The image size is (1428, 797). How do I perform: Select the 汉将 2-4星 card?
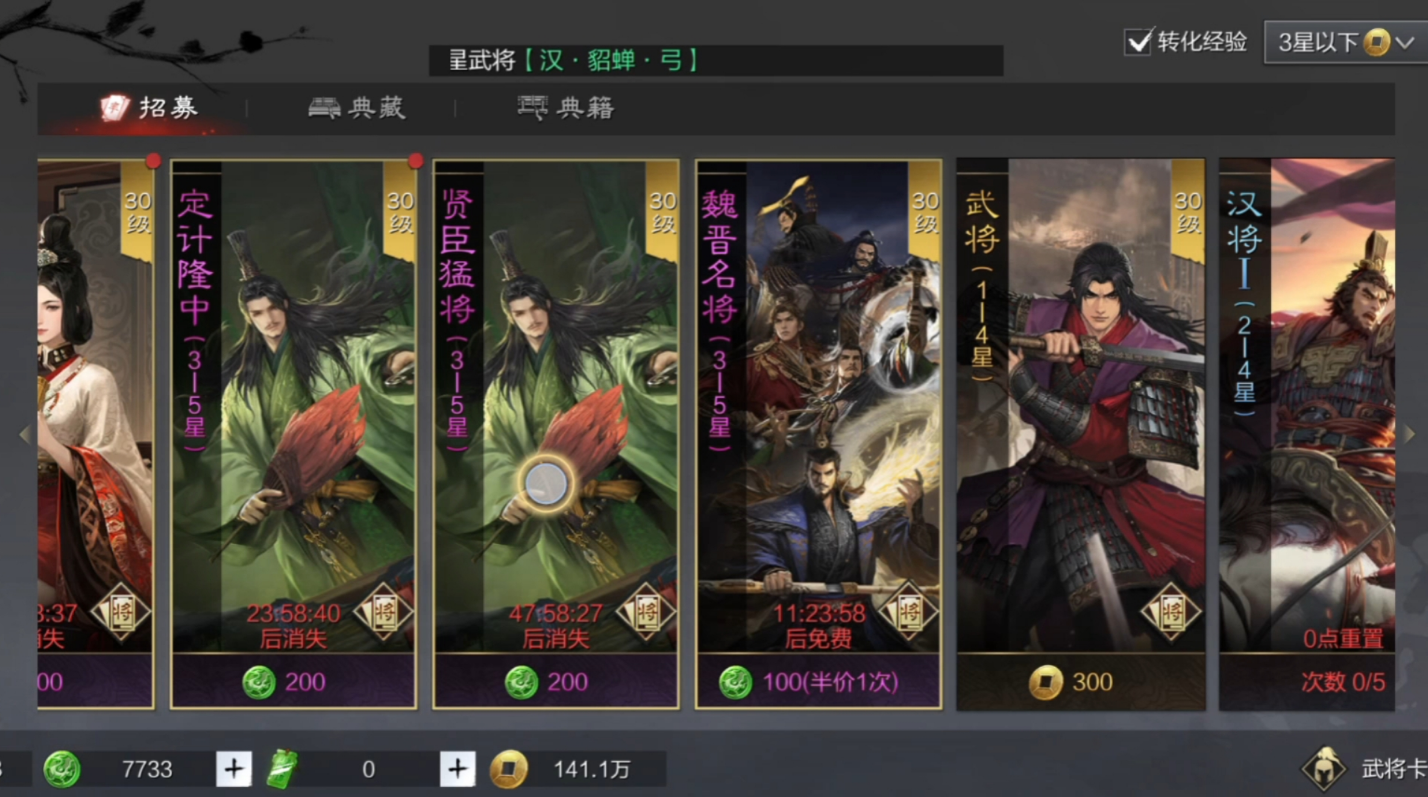1307,400
